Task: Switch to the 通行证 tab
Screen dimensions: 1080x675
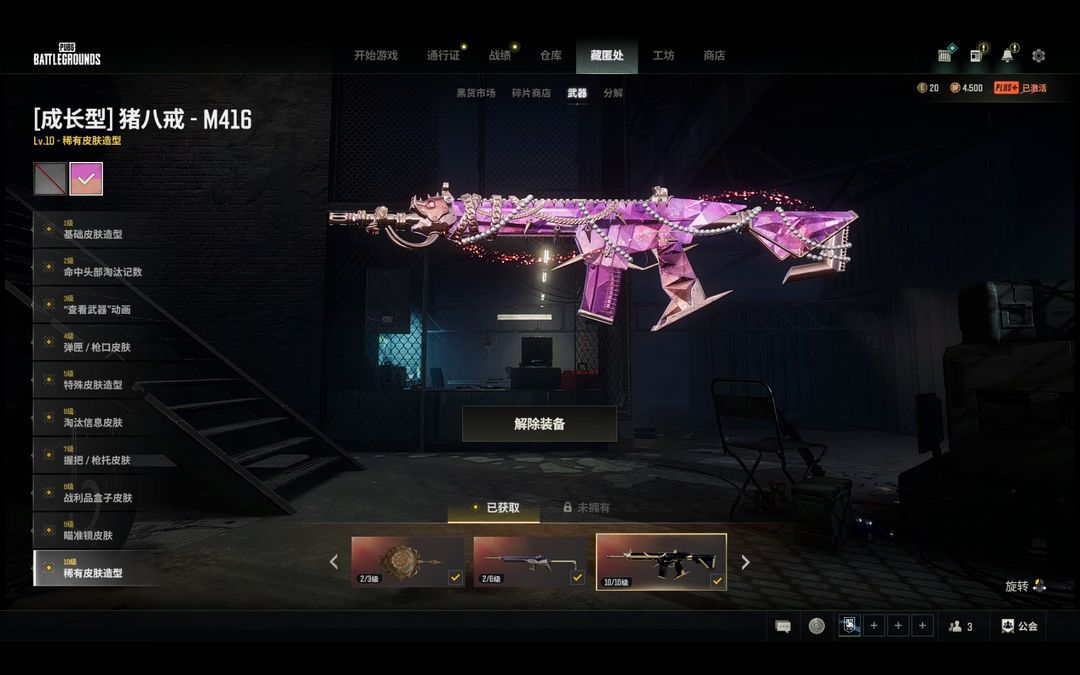Action: [x=443, y=56]
